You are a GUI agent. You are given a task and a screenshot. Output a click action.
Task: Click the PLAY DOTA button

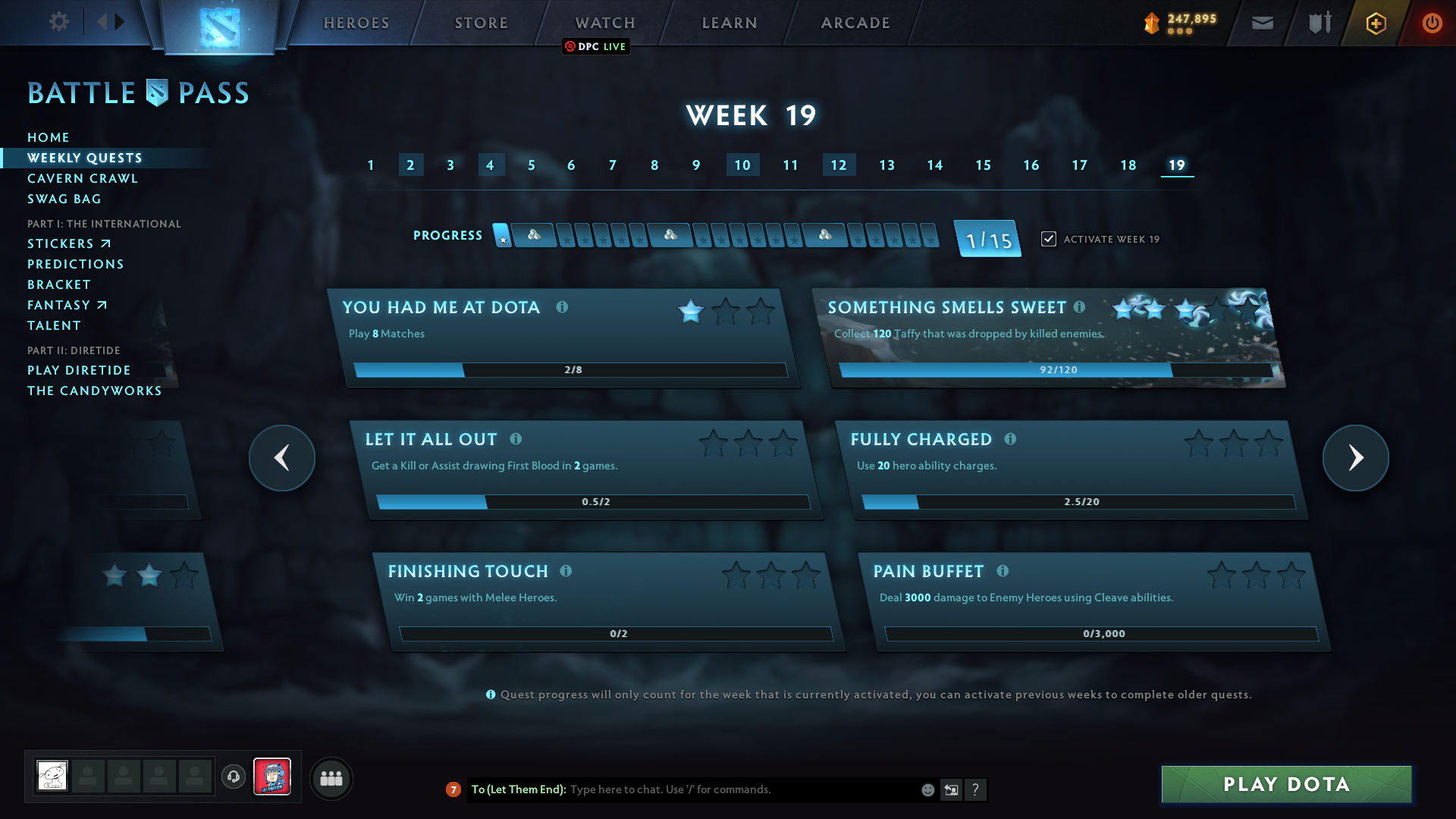click(1286, 784)
